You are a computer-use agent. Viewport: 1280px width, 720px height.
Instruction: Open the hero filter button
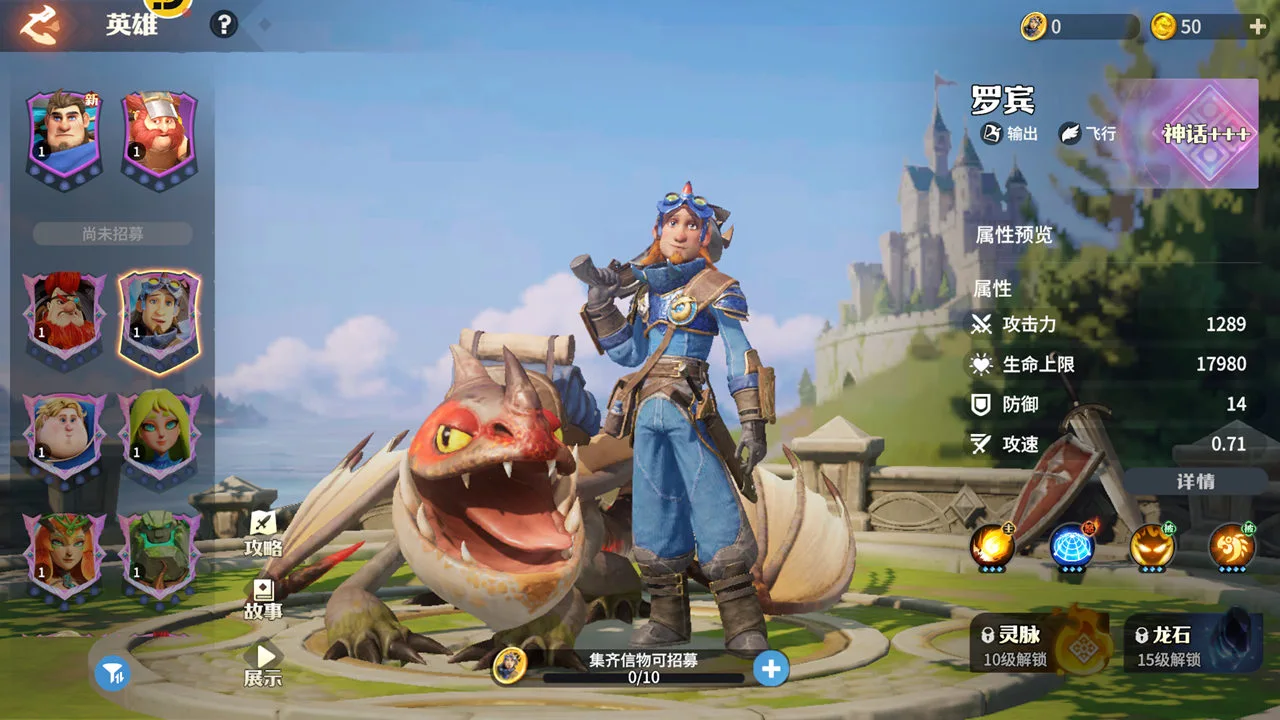point(113,674)
